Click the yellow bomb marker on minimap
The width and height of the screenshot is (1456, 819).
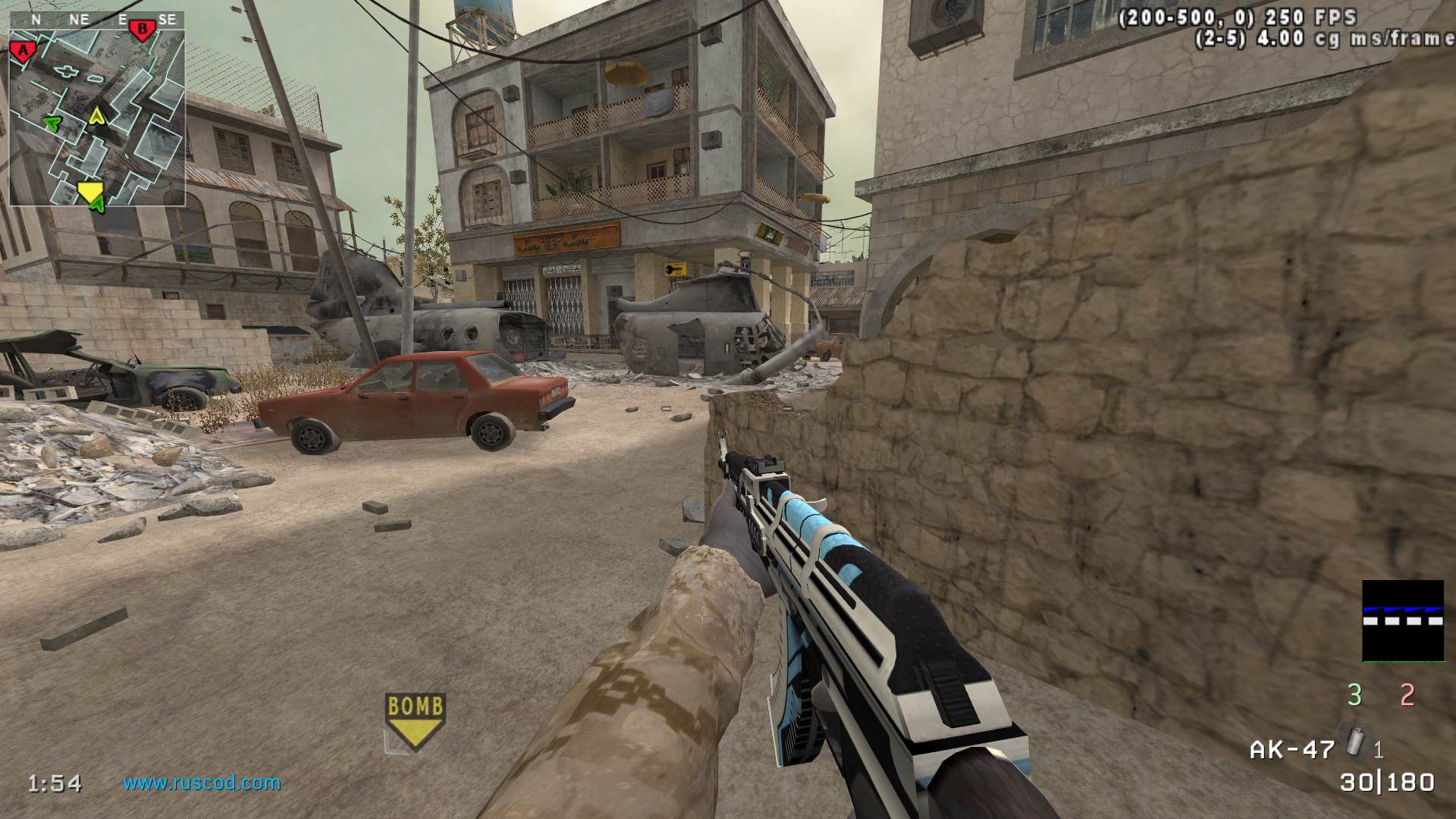click(90, 191)
